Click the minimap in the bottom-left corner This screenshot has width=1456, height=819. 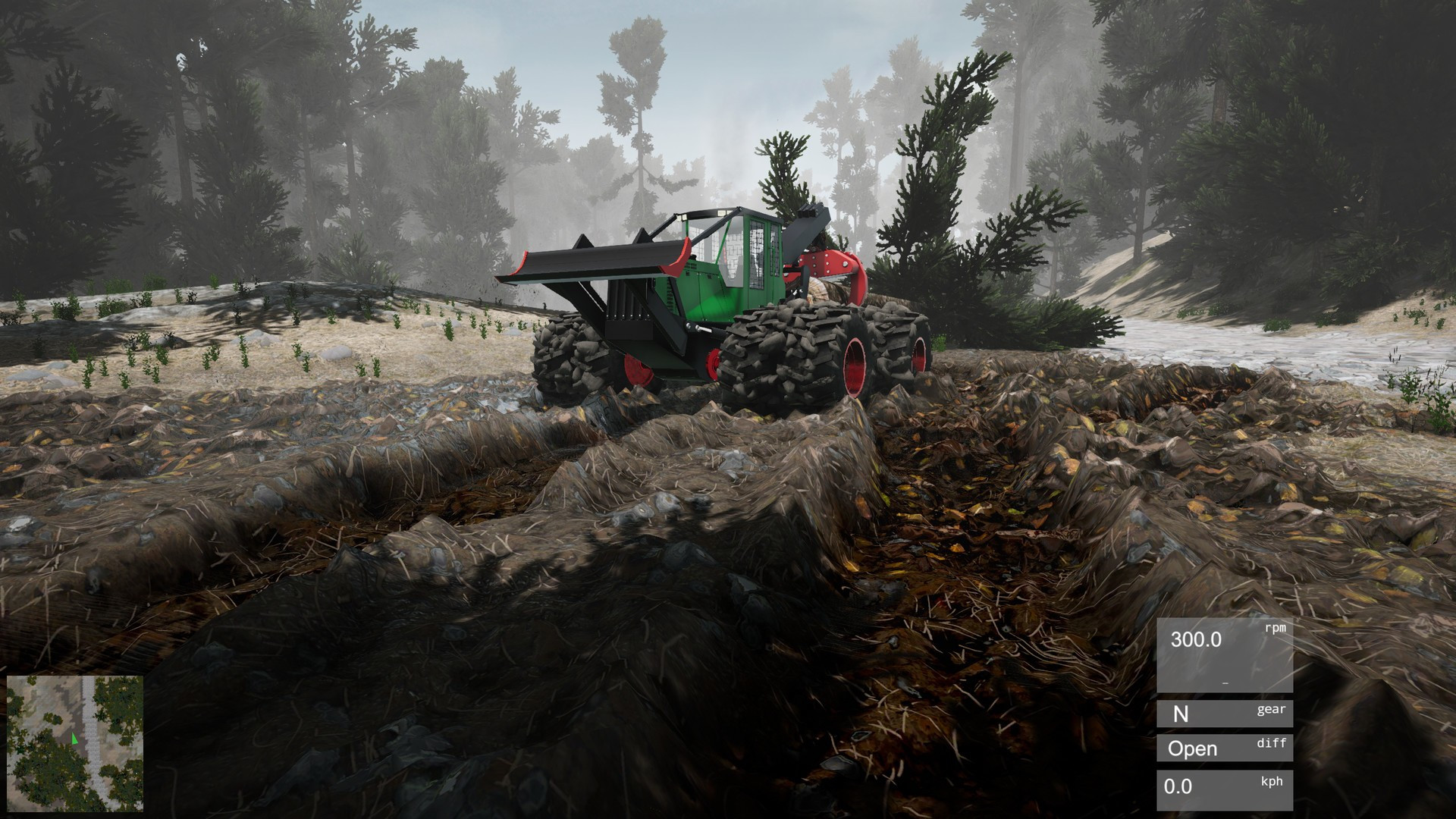point(76,743)
